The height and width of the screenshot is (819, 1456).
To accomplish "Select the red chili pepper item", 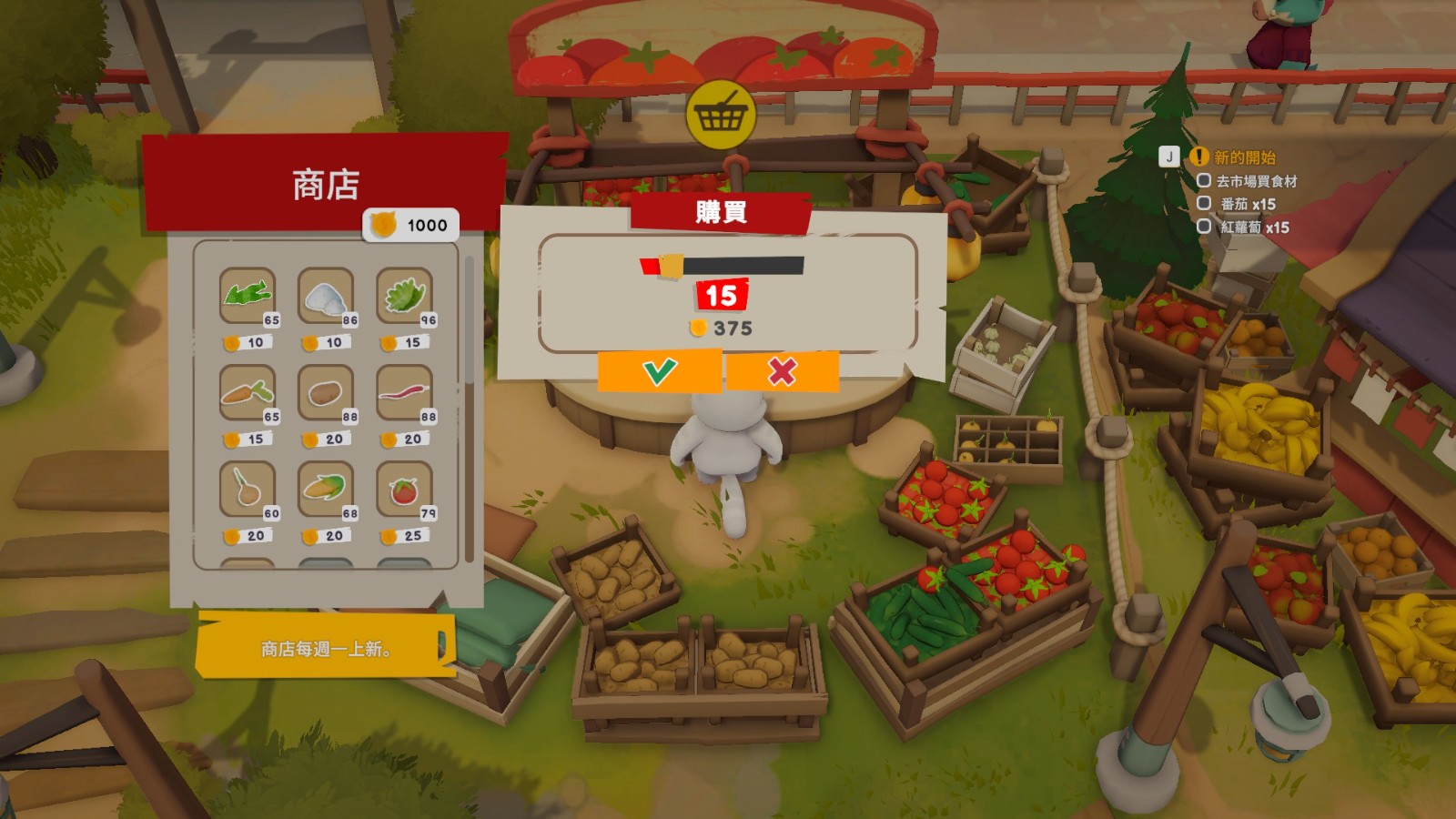I will click(403, 392).
